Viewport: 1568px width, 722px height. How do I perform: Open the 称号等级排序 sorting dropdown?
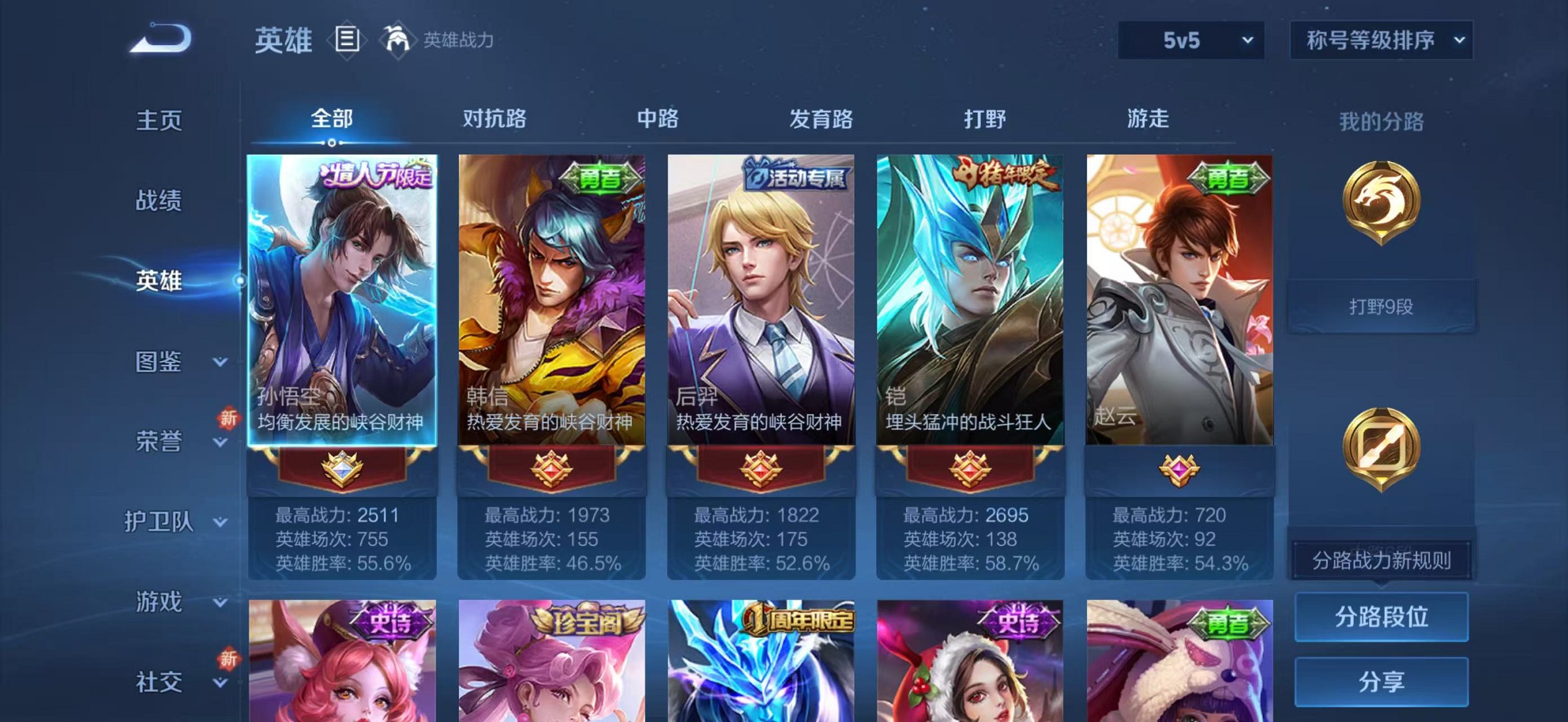coord(1382,40)
